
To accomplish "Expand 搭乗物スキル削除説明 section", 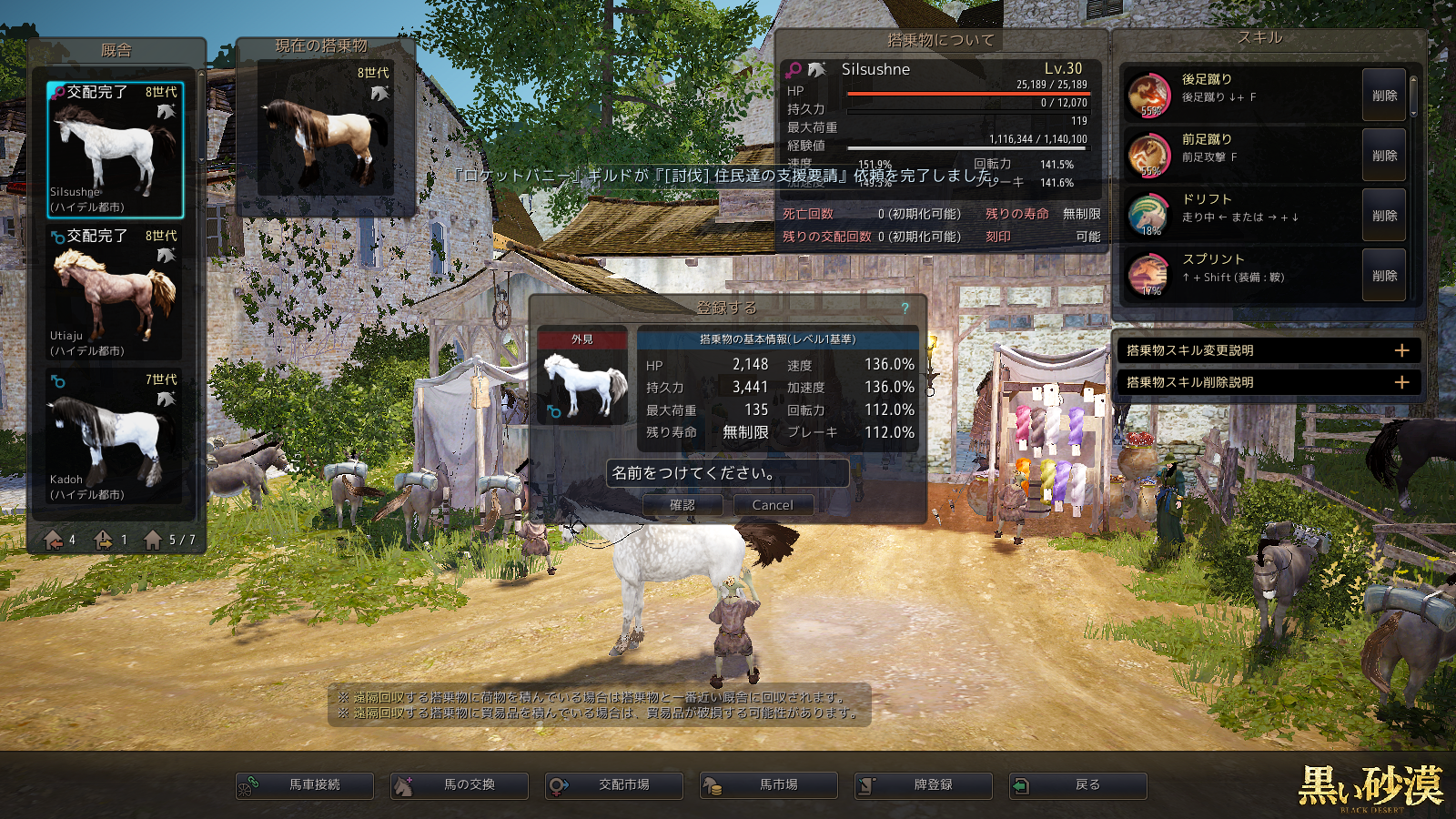I will [1401, 382].
